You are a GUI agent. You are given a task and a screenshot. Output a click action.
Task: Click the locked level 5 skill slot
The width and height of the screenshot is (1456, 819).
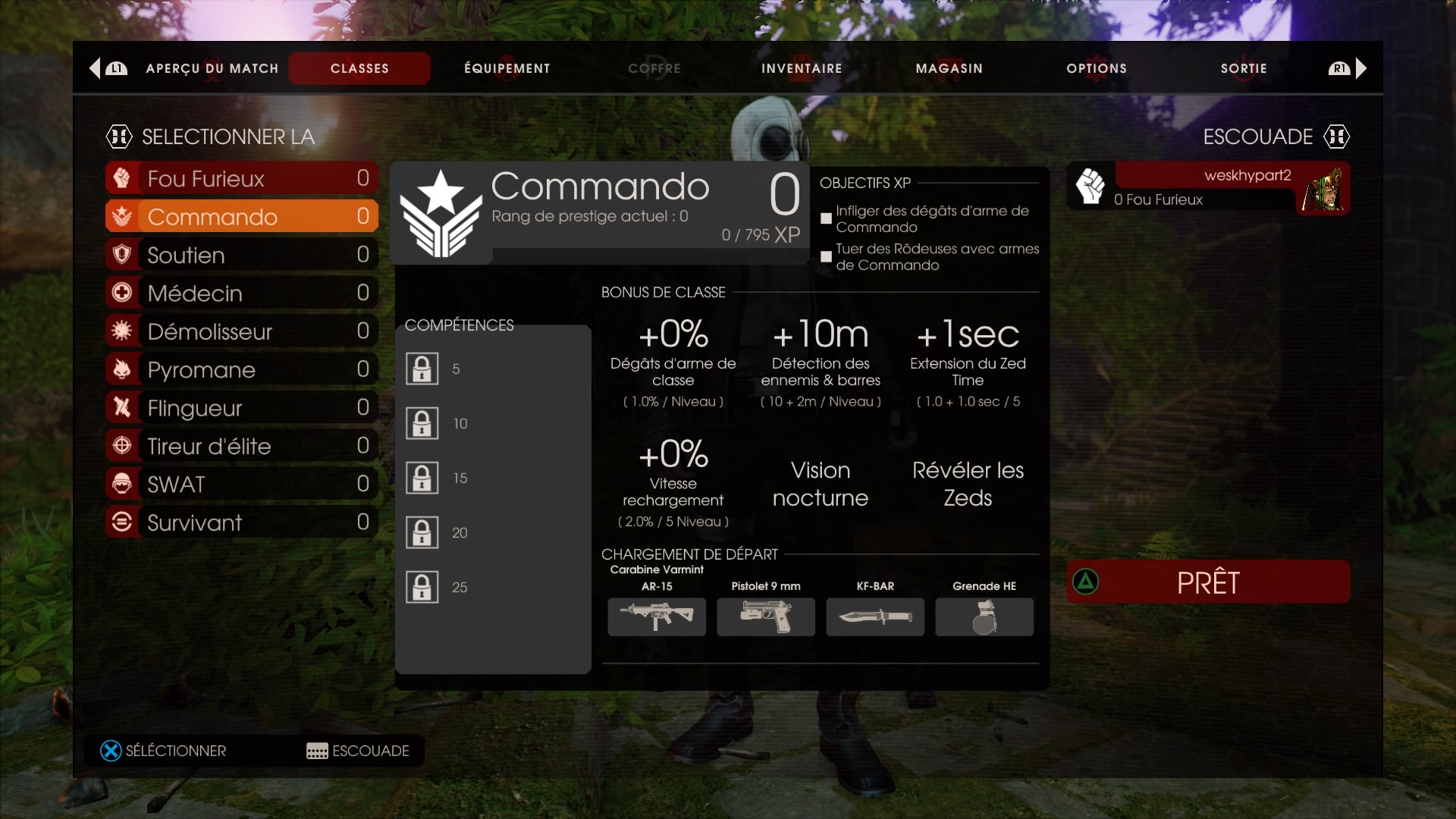422,369
